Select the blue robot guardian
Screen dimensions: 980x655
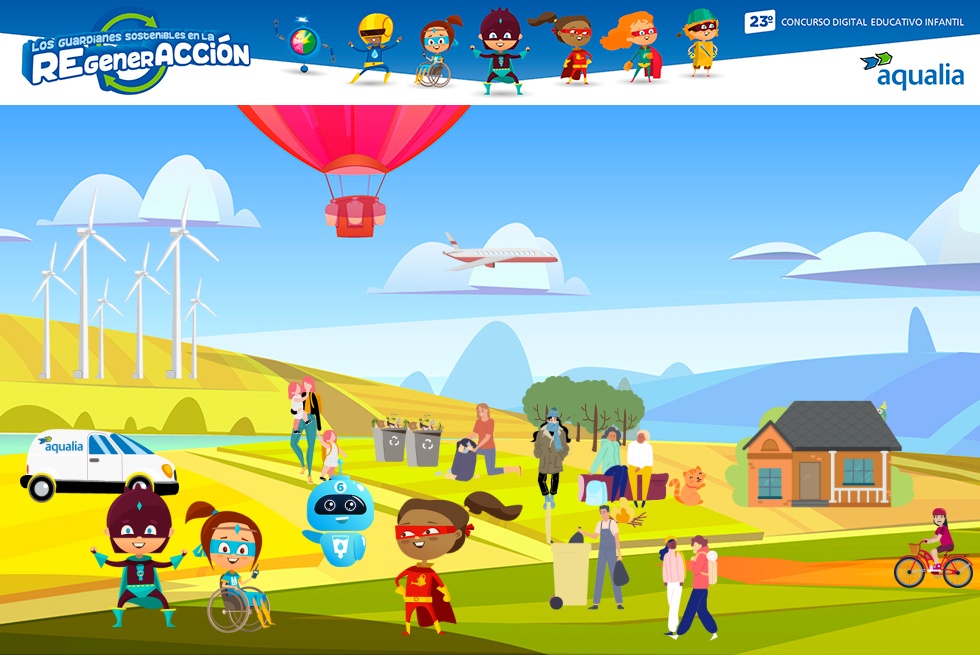point(337,520)
